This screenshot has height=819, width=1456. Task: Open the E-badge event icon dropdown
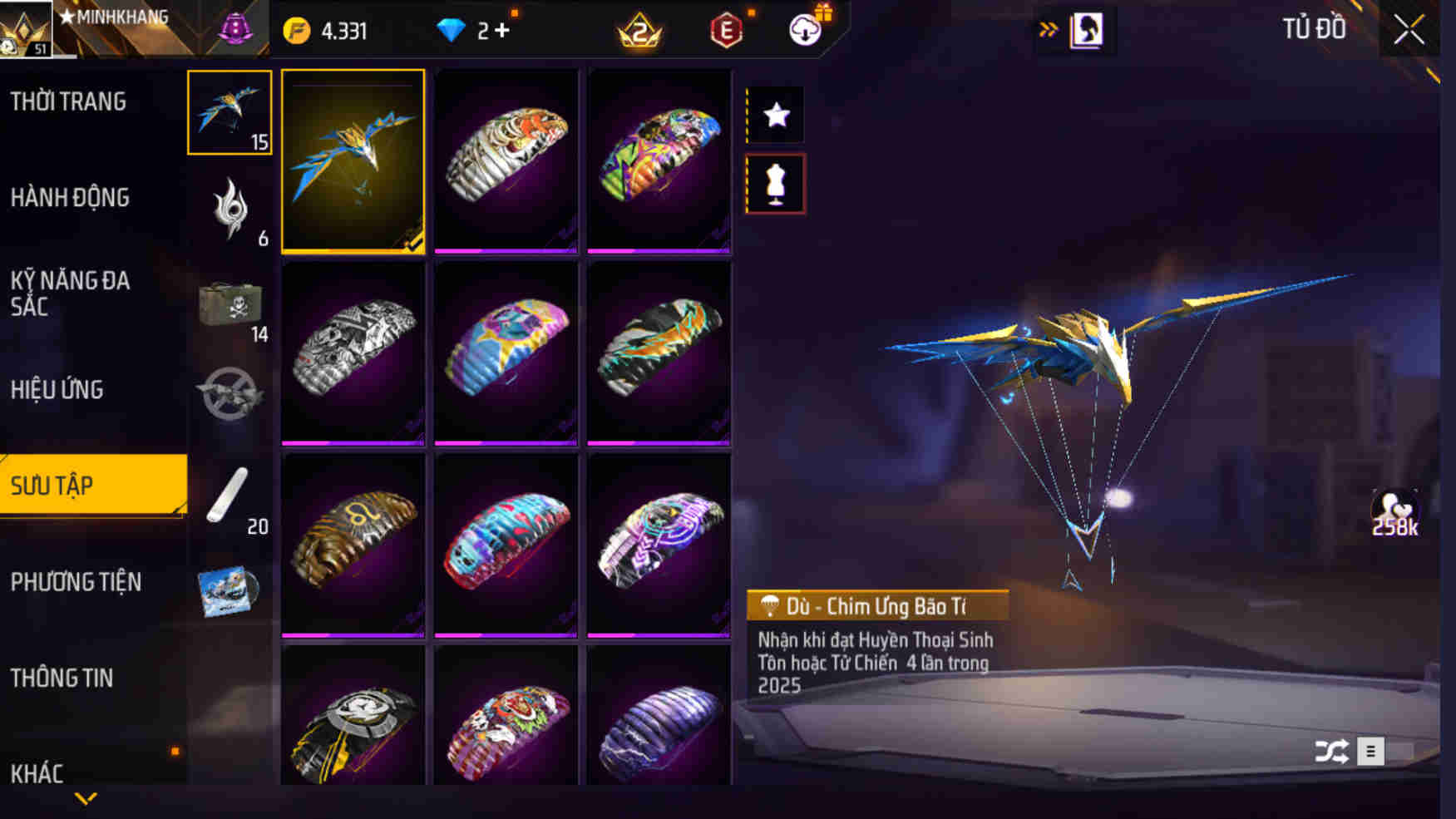point(725,29)
